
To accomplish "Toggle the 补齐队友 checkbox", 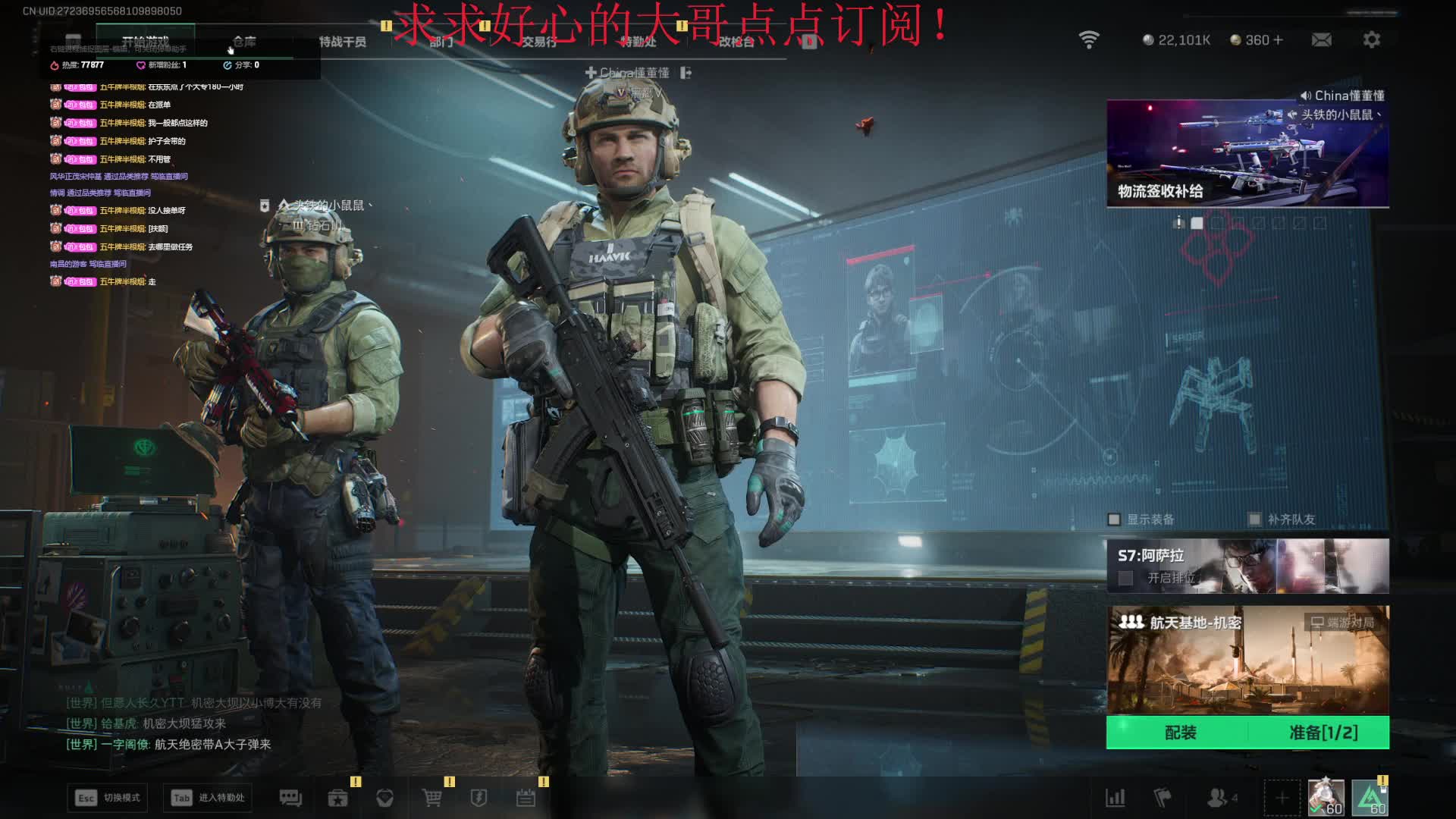I will (x=1255, y=519).
